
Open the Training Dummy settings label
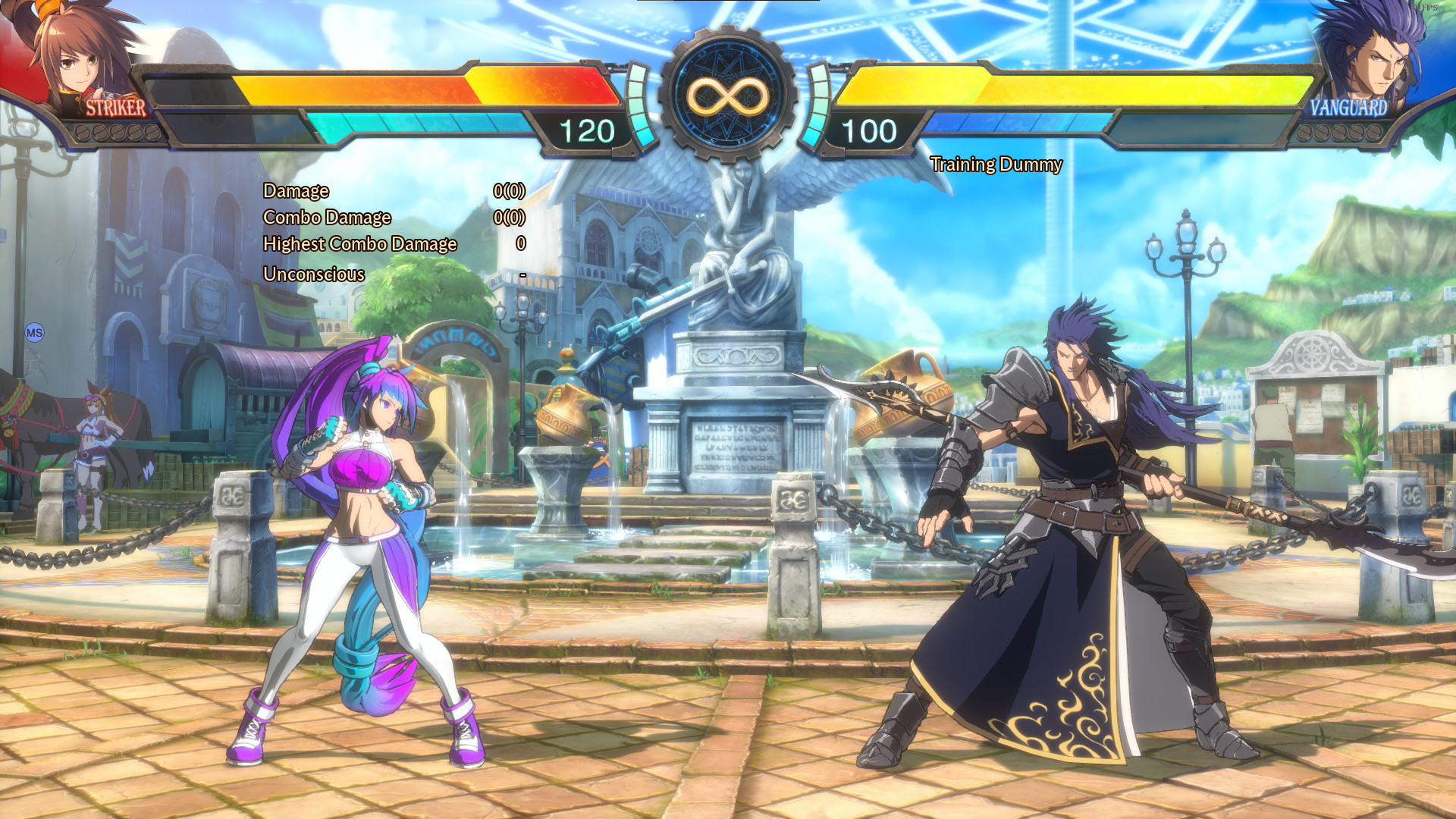(x=997, y=164)
